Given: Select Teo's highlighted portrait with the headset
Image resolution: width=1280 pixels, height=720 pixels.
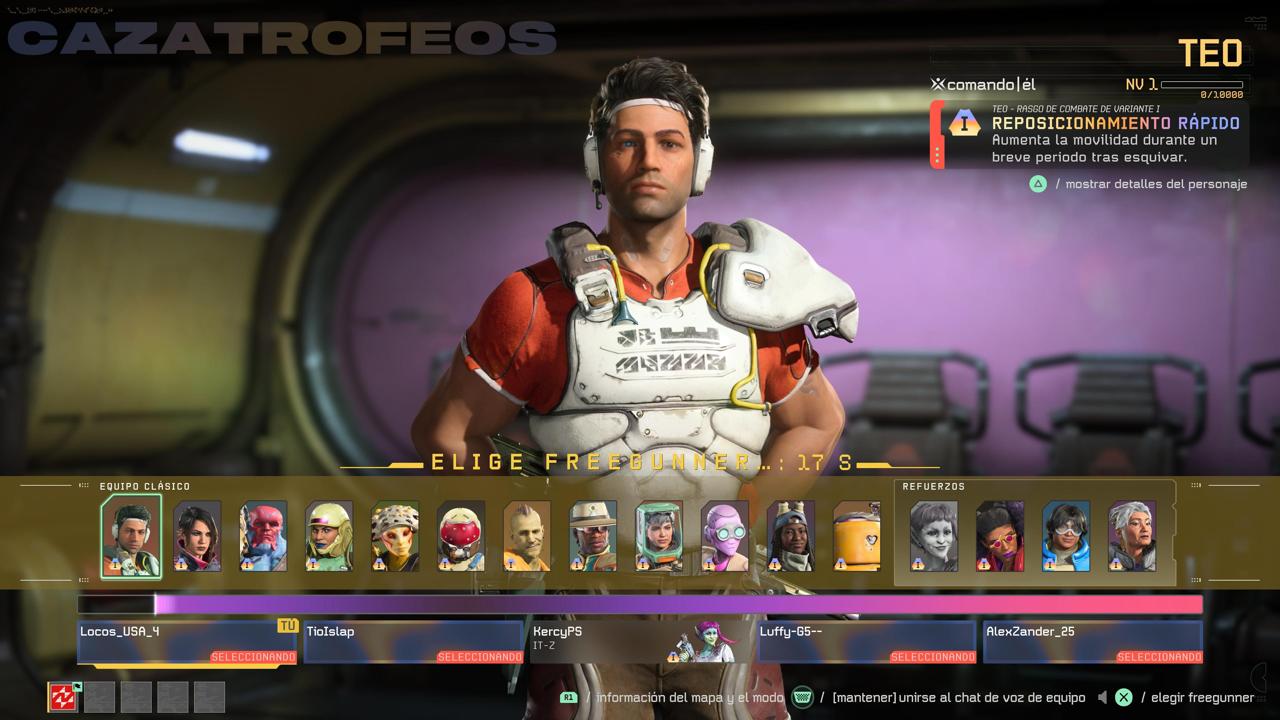Looking at the screenshot, I should [x=131, y=536].
